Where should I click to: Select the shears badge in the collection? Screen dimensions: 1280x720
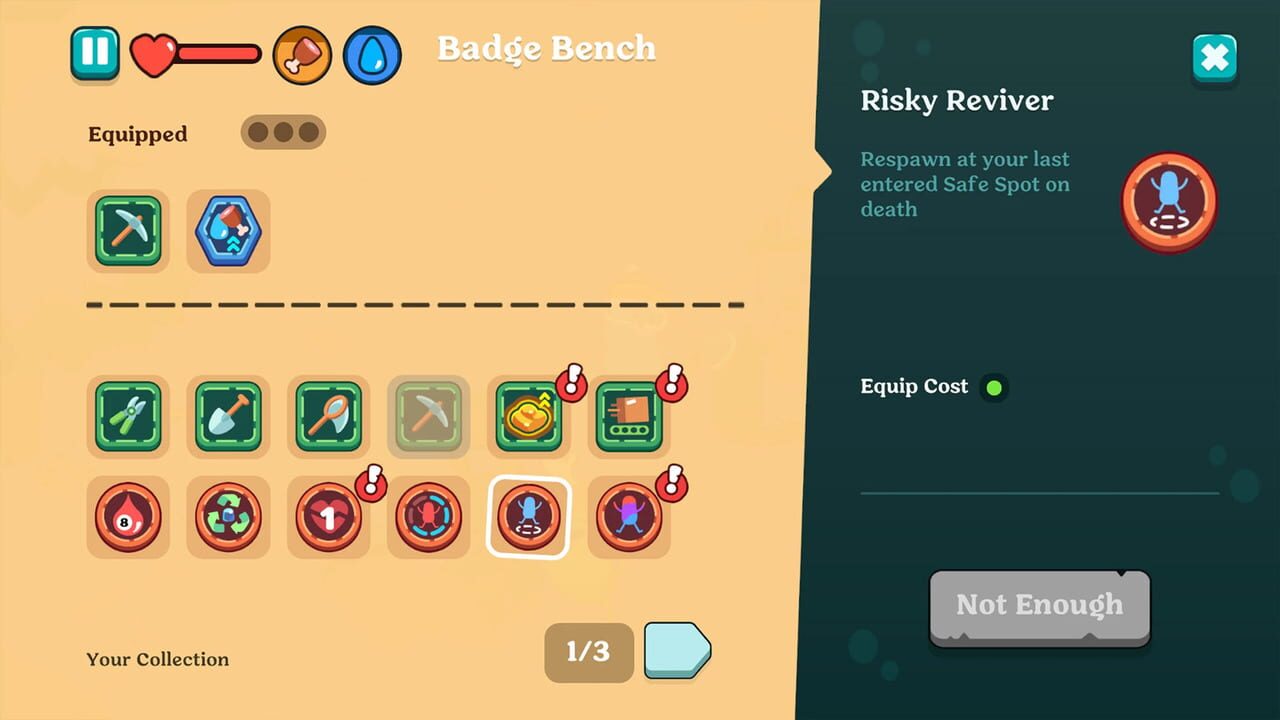128,416
